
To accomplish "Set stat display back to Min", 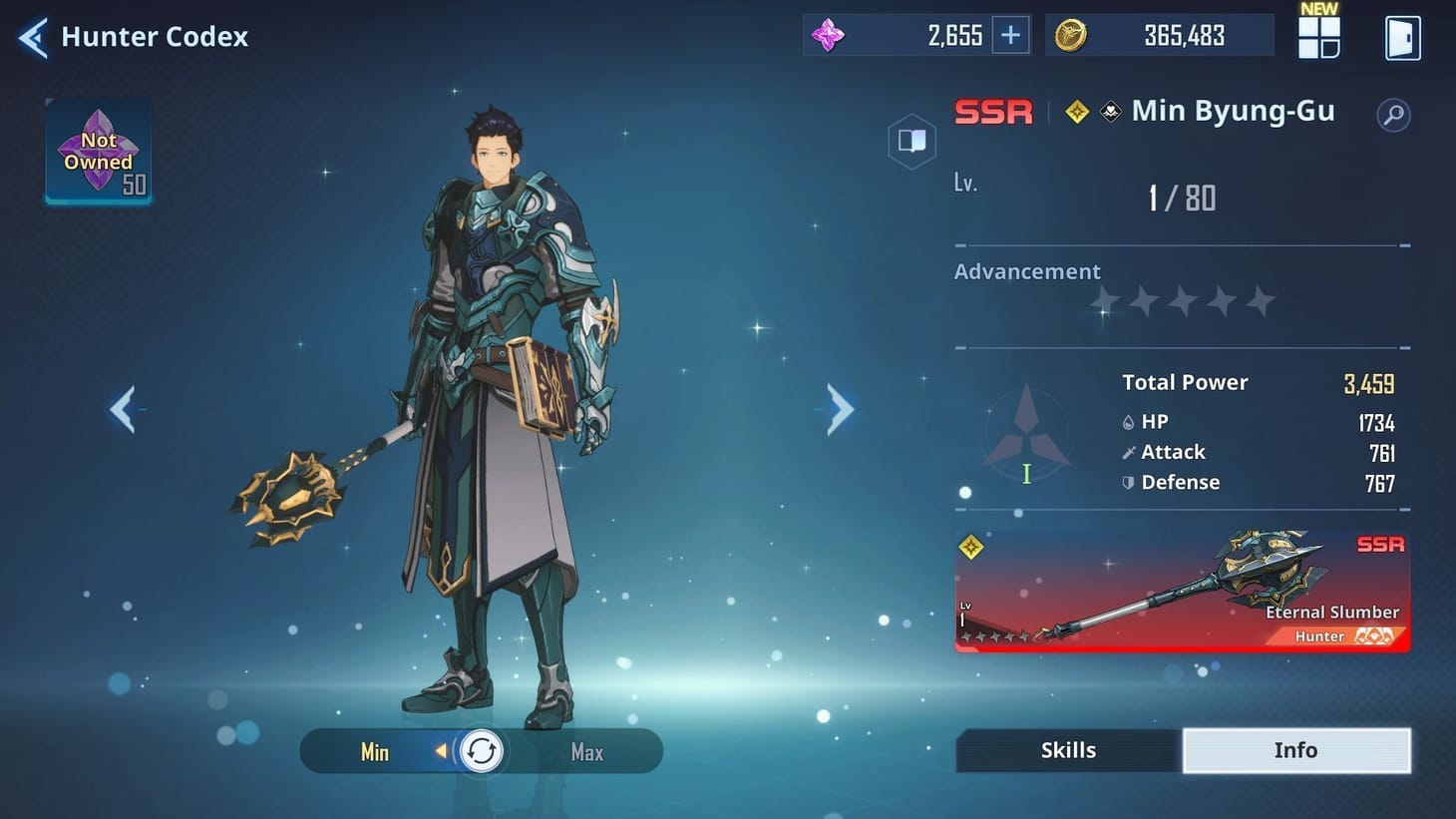I will (x=375, y=752).
